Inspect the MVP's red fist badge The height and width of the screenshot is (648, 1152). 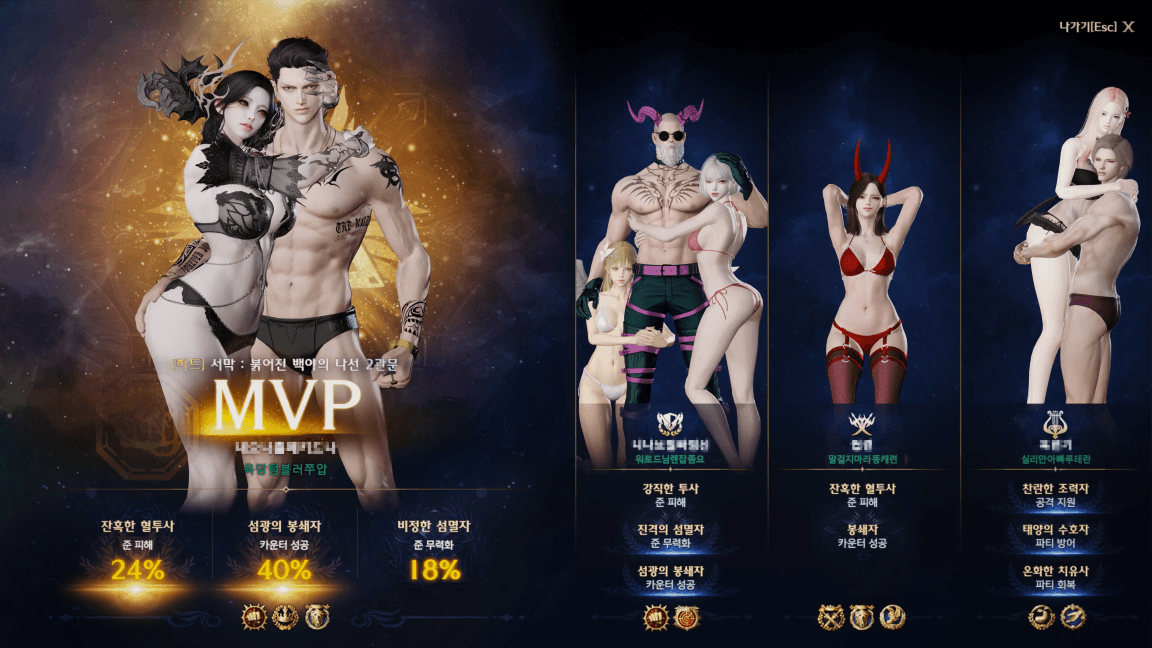253,617
